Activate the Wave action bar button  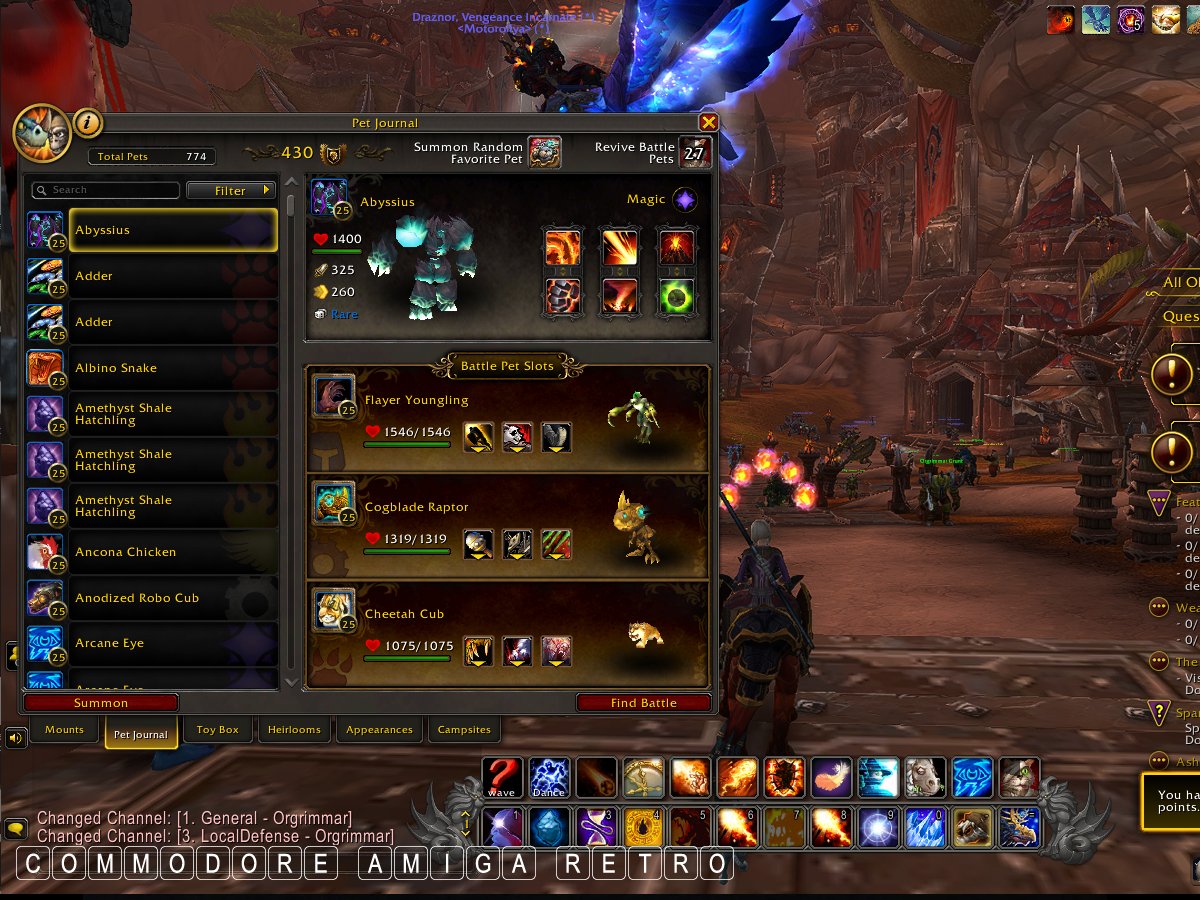502,777
